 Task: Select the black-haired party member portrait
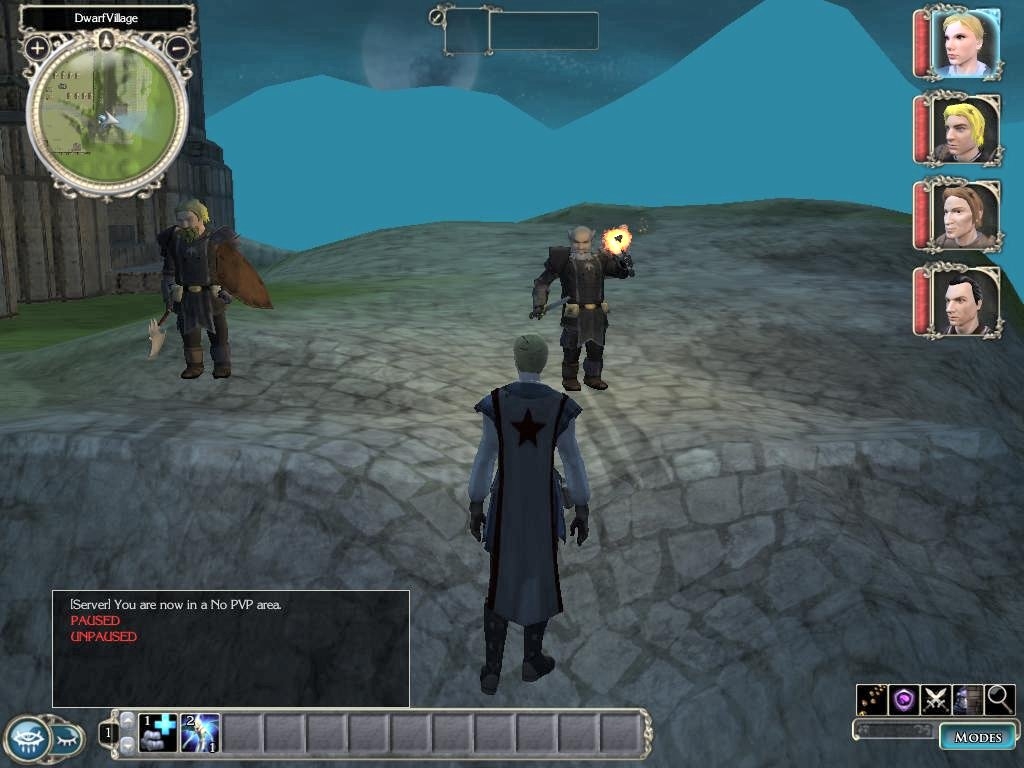(x=964, y=300)
